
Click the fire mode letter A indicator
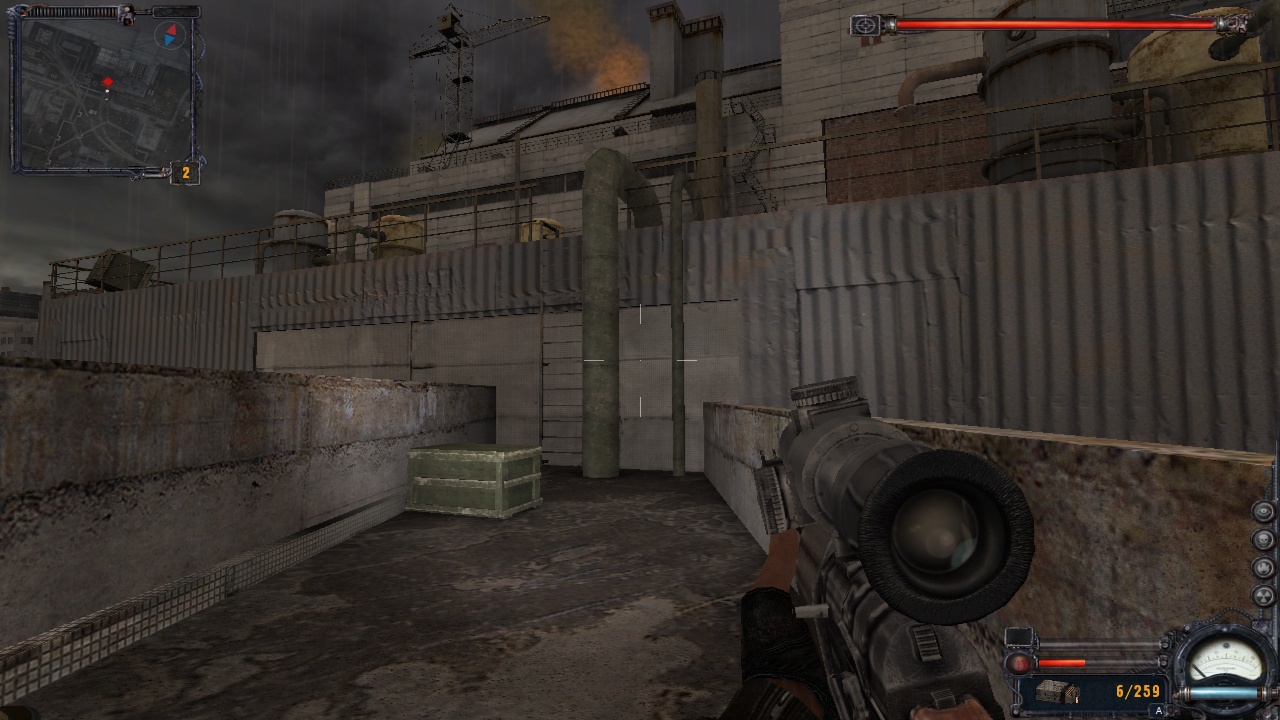(x=1159, y=711)
